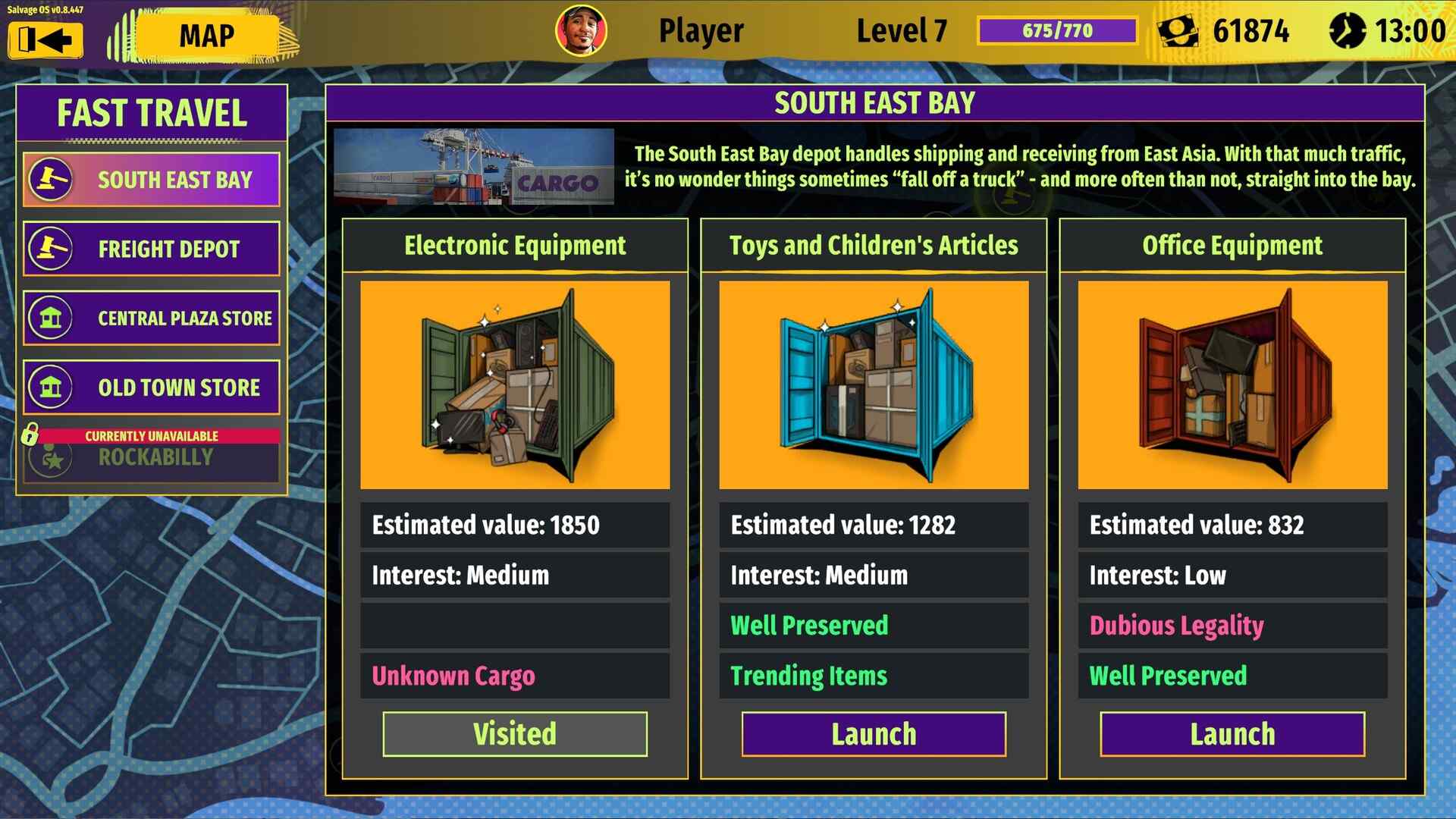Screen dimensions: 1456x819
Task: Click the Level 7 experience progress bar
Action: pos(1057,30)
